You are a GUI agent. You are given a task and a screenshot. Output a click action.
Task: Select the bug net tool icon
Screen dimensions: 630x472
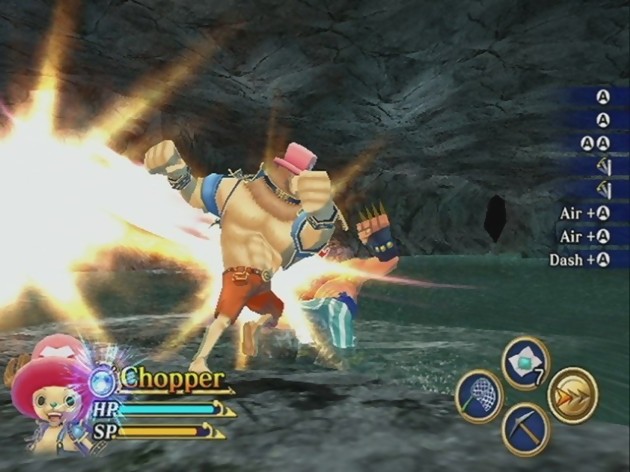pyautogui.click(x=478, y=395)
